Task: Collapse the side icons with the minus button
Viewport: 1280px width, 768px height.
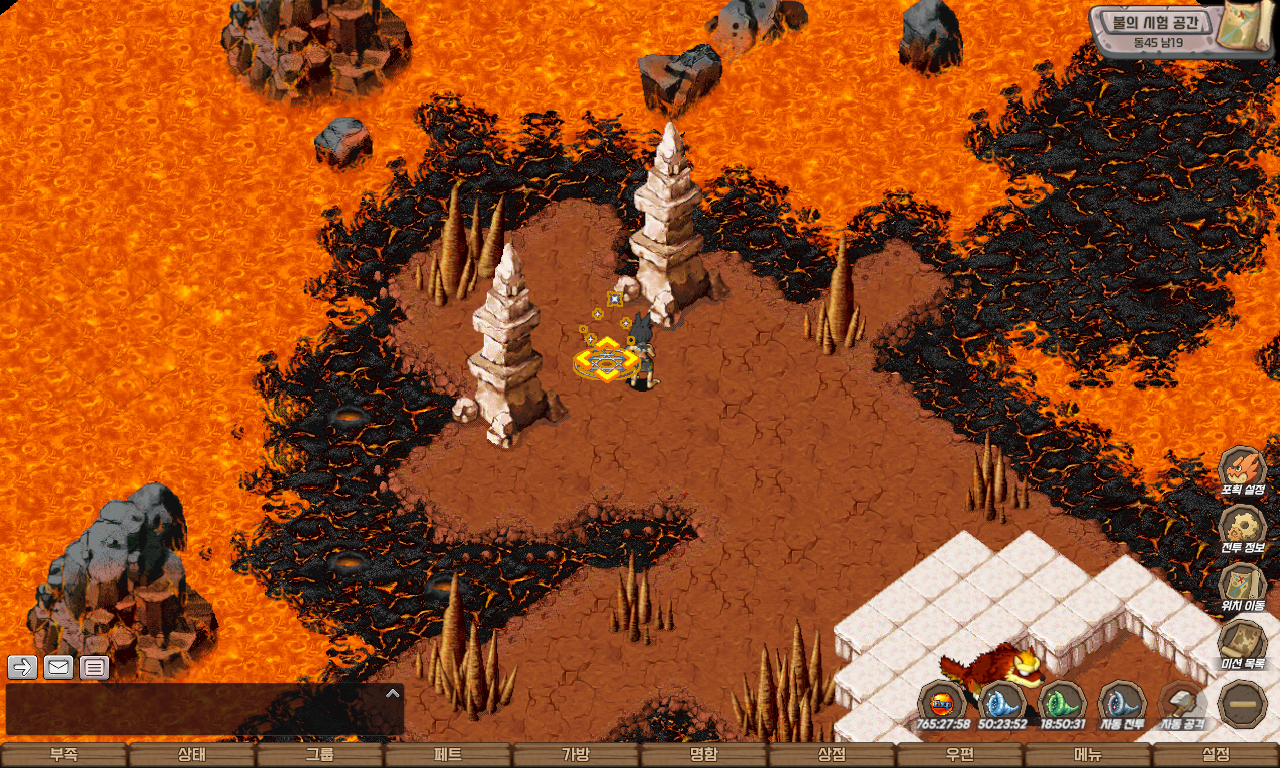Action: pyautogui.click(x=1244, y=702)
